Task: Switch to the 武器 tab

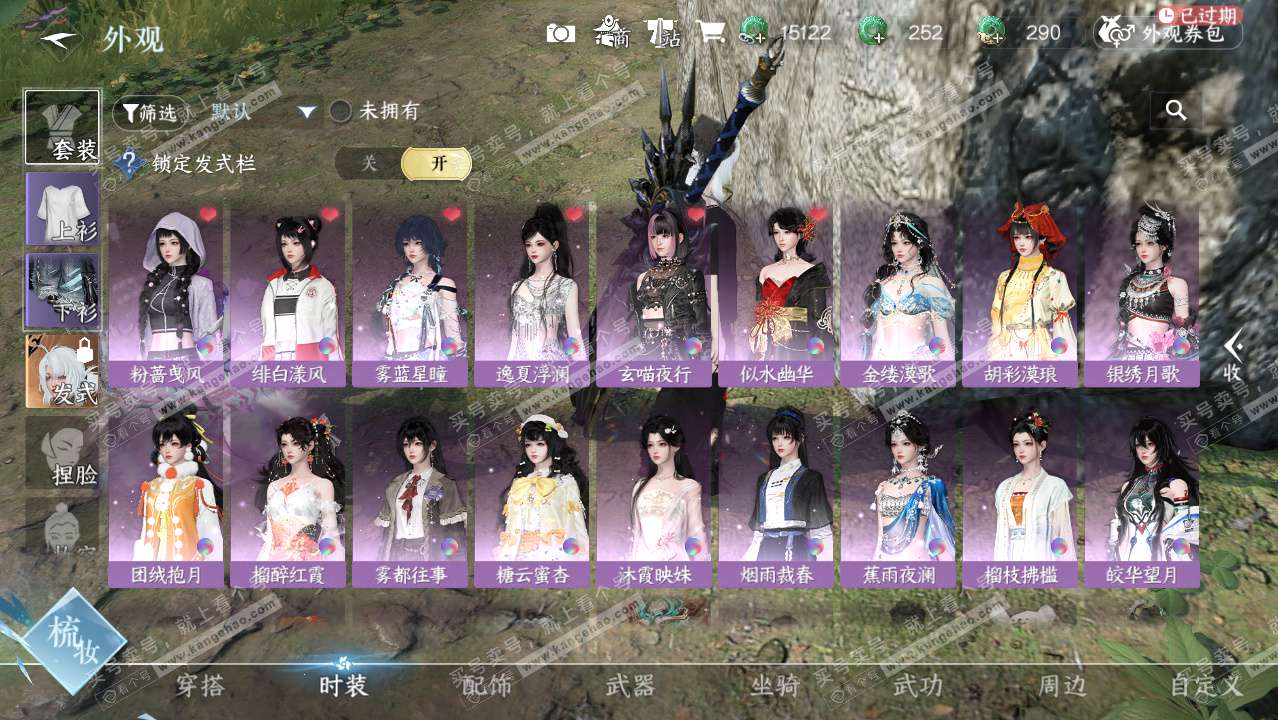Action: click(x=630, y=686)
